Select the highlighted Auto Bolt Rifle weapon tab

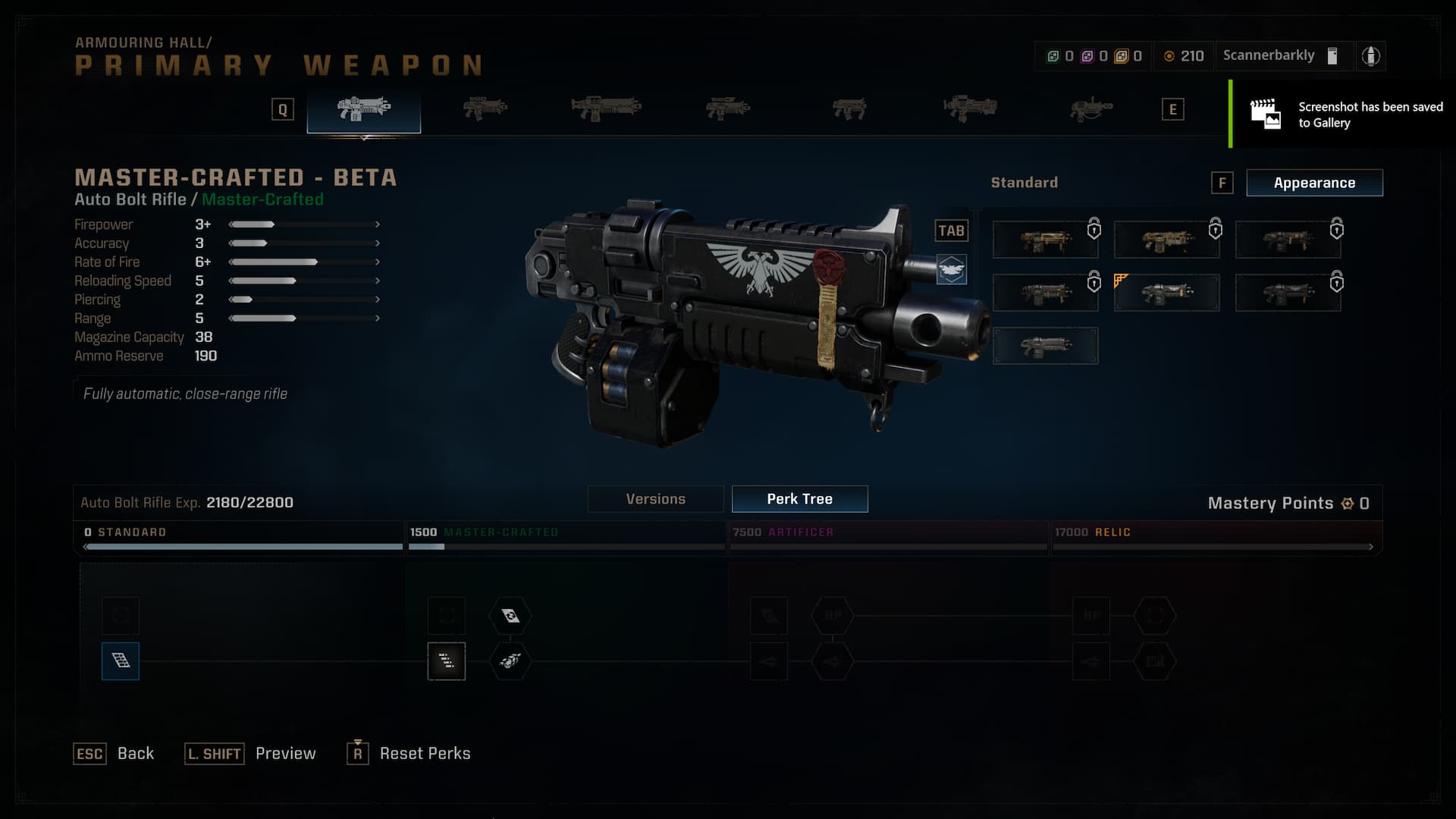pos(364,110)
